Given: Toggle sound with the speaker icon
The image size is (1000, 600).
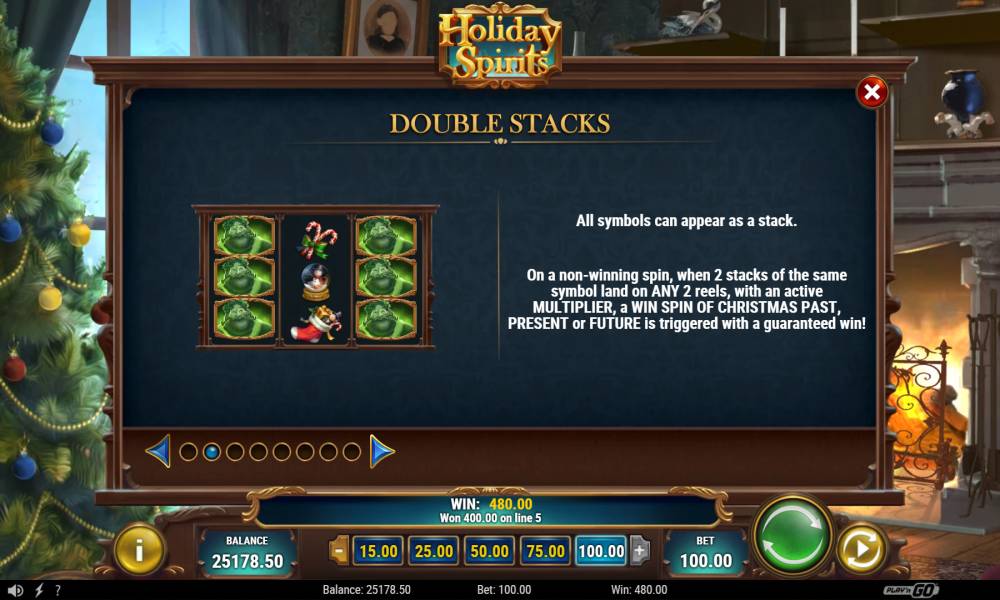Looking at the screenshot, I should 15,590.
